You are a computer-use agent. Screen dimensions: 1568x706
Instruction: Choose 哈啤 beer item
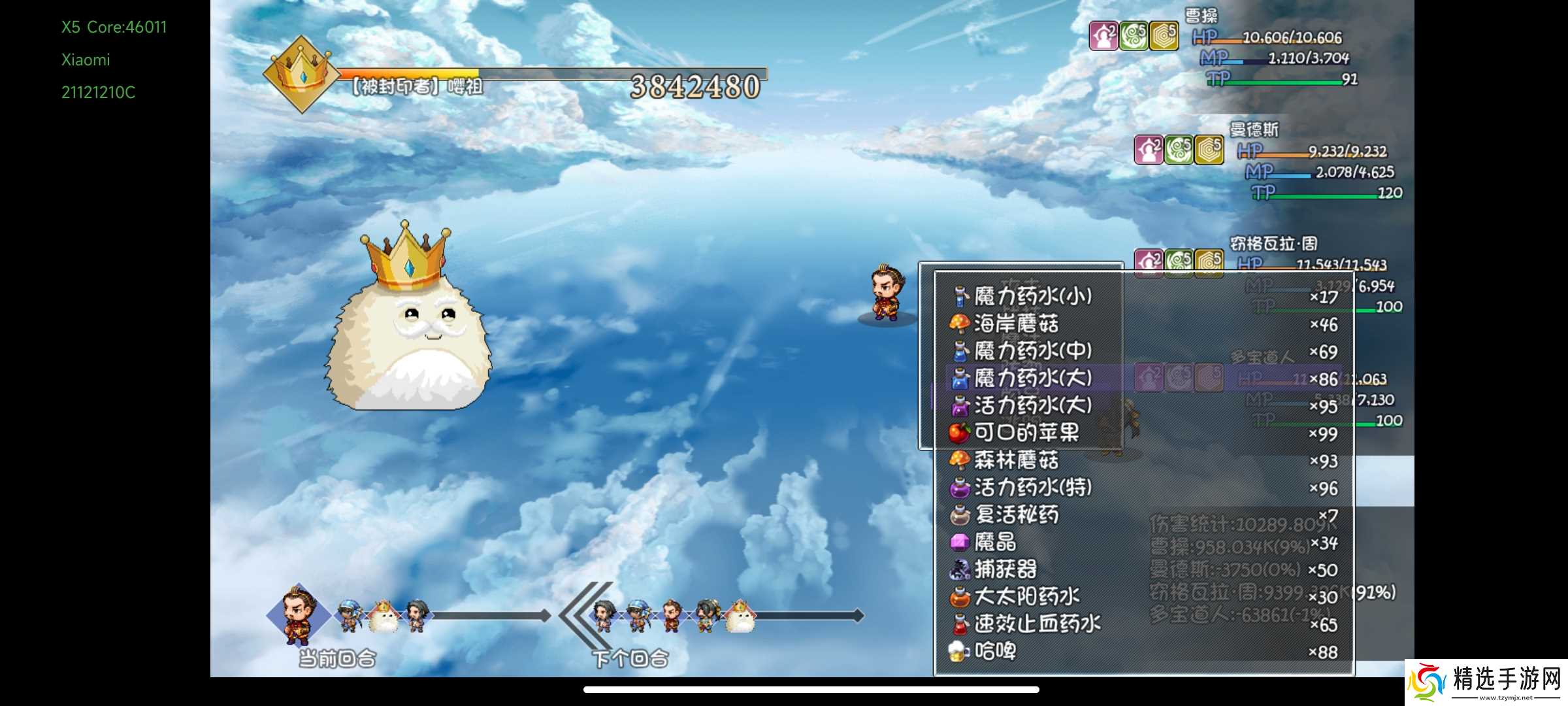coord(994,652)
